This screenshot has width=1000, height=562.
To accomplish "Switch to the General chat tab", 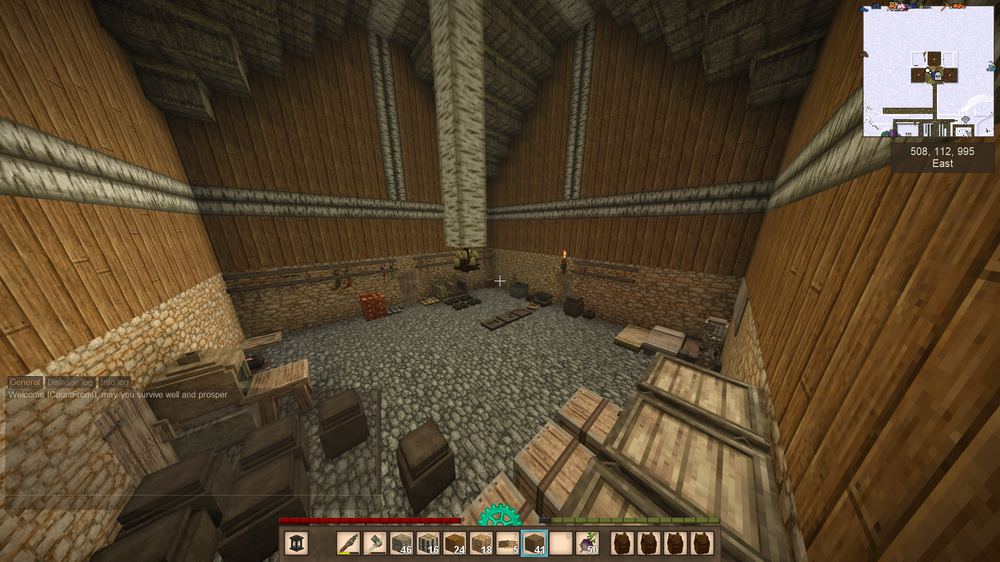I will [25, 382].
